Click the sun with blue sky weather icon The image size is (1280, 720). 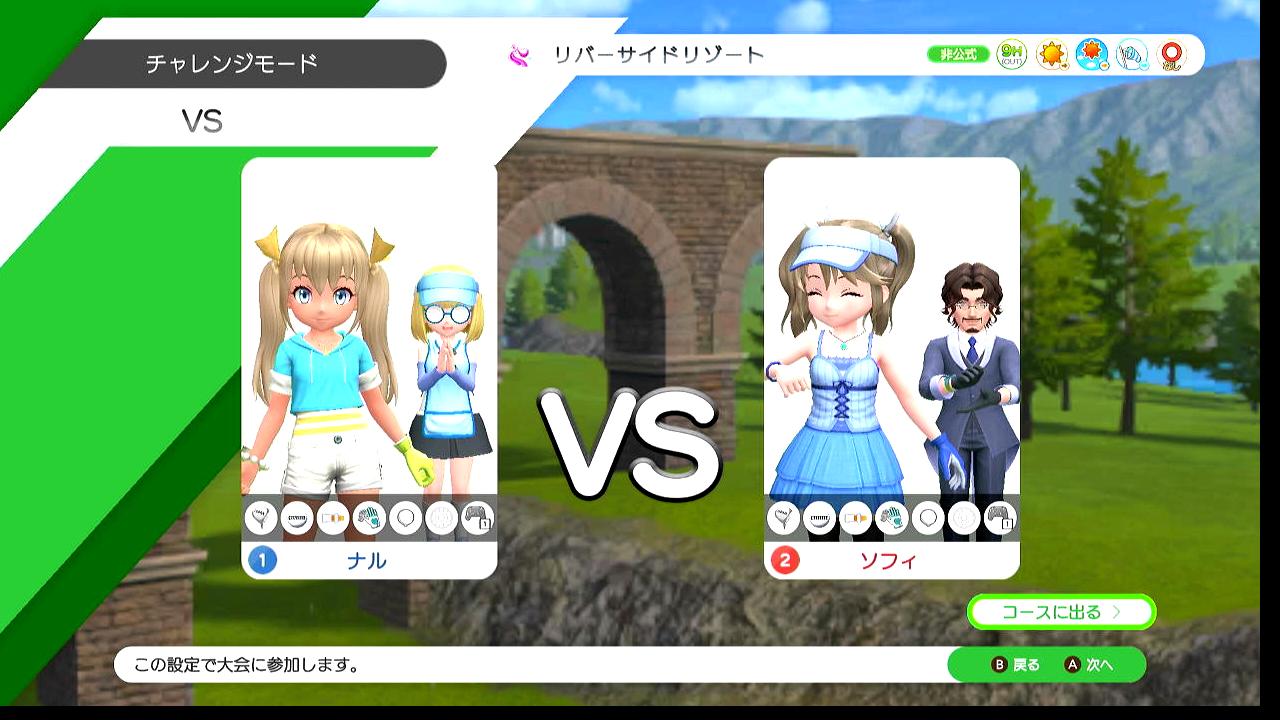point(1092,55)
